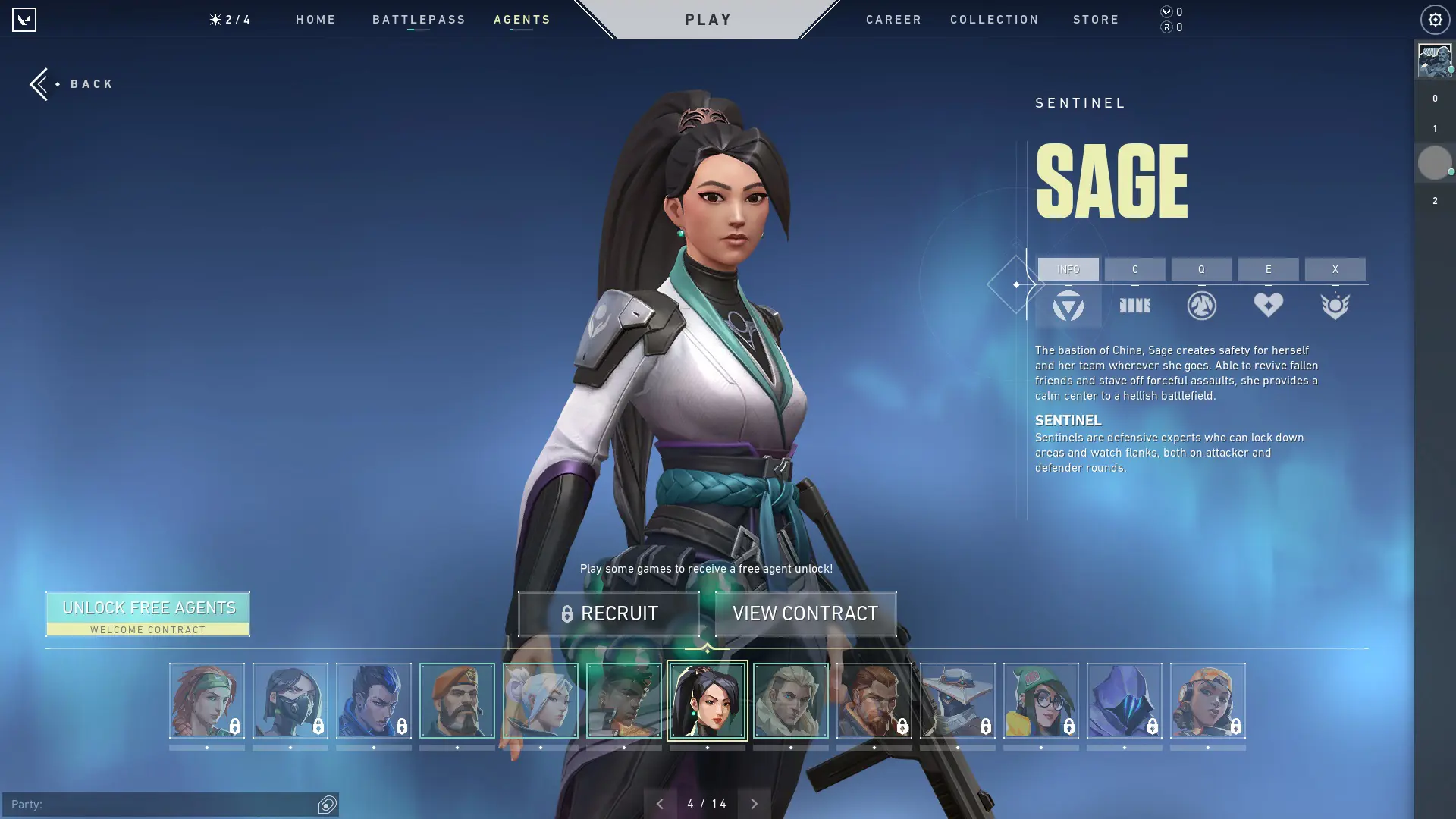Open the Slow Orb ability icon
This screenshot has width=1456, height=819.
pyautogui.click(x=1203, y=306)
